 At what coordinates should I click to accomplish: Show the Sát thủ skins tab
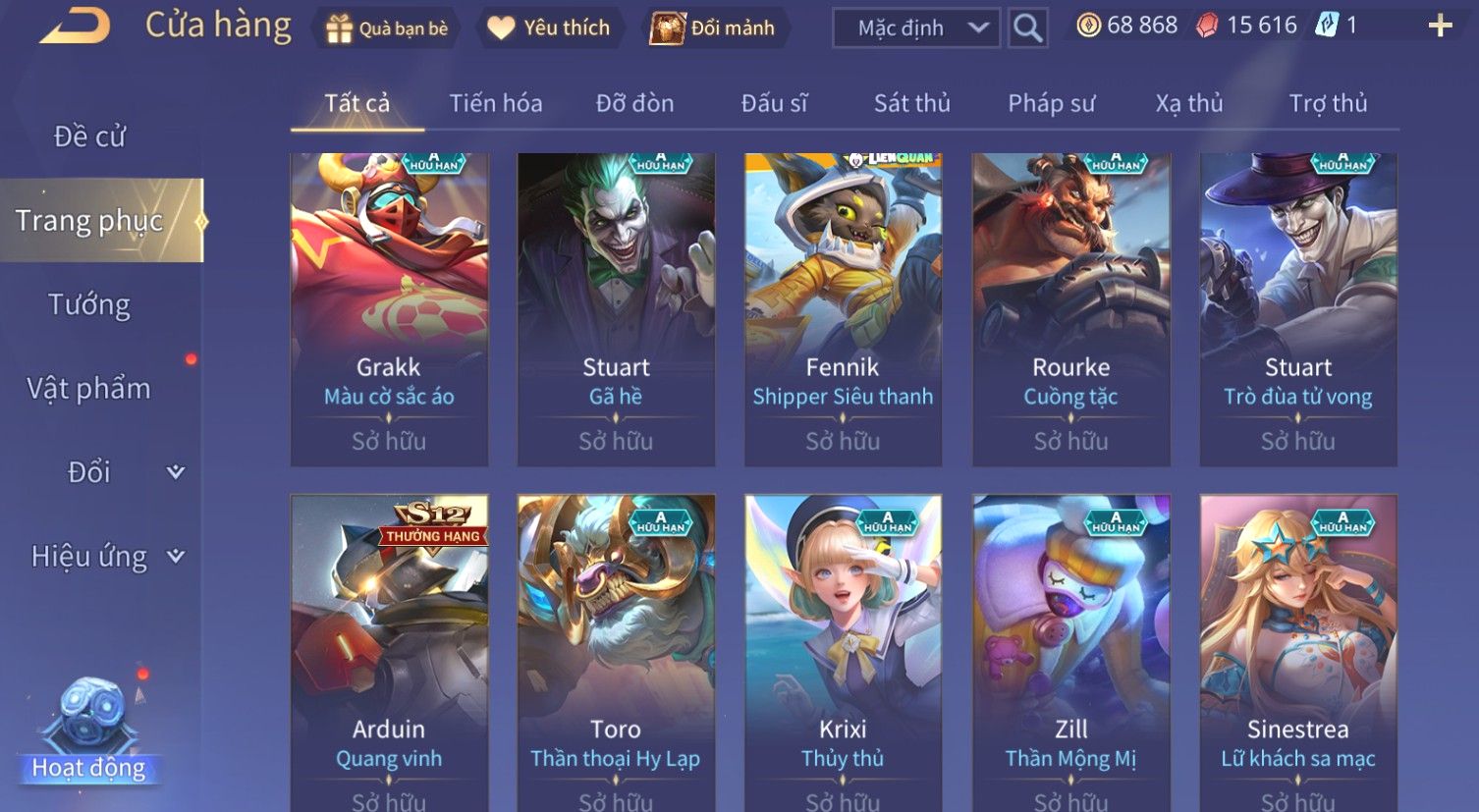point(911,103)
